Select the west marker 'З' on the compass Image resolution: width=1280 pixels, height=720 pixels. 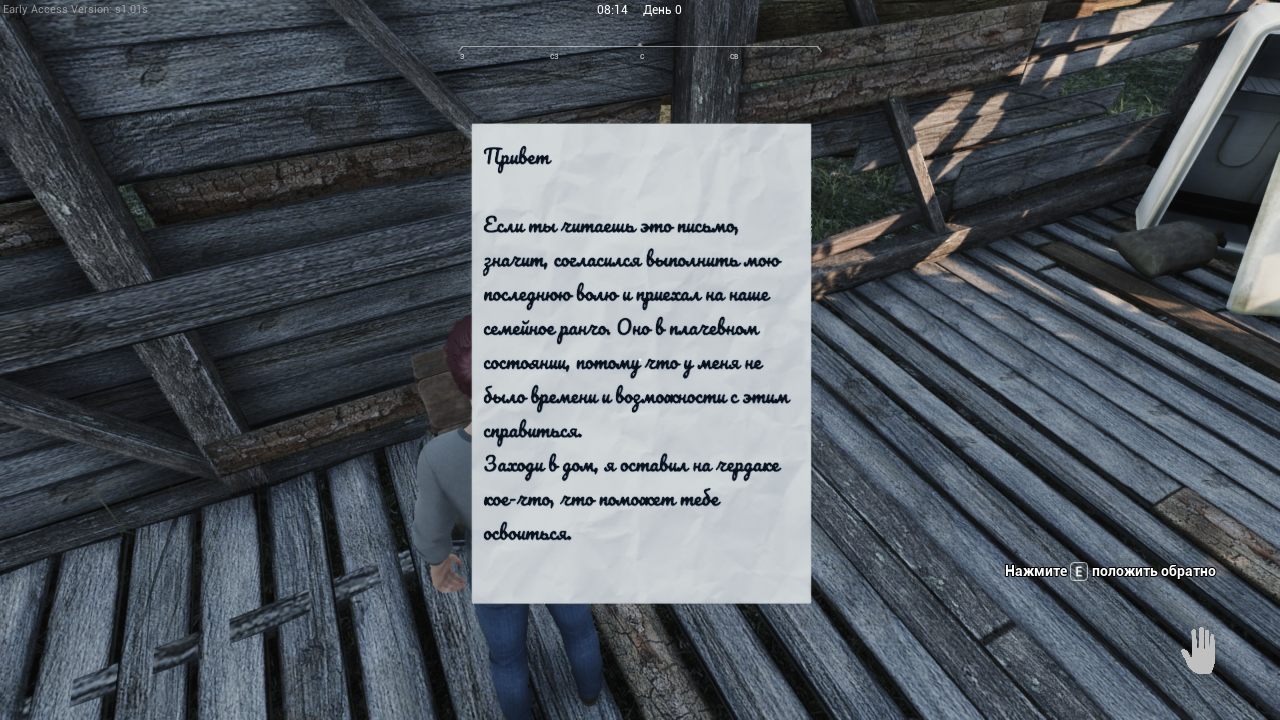[460, 57]
